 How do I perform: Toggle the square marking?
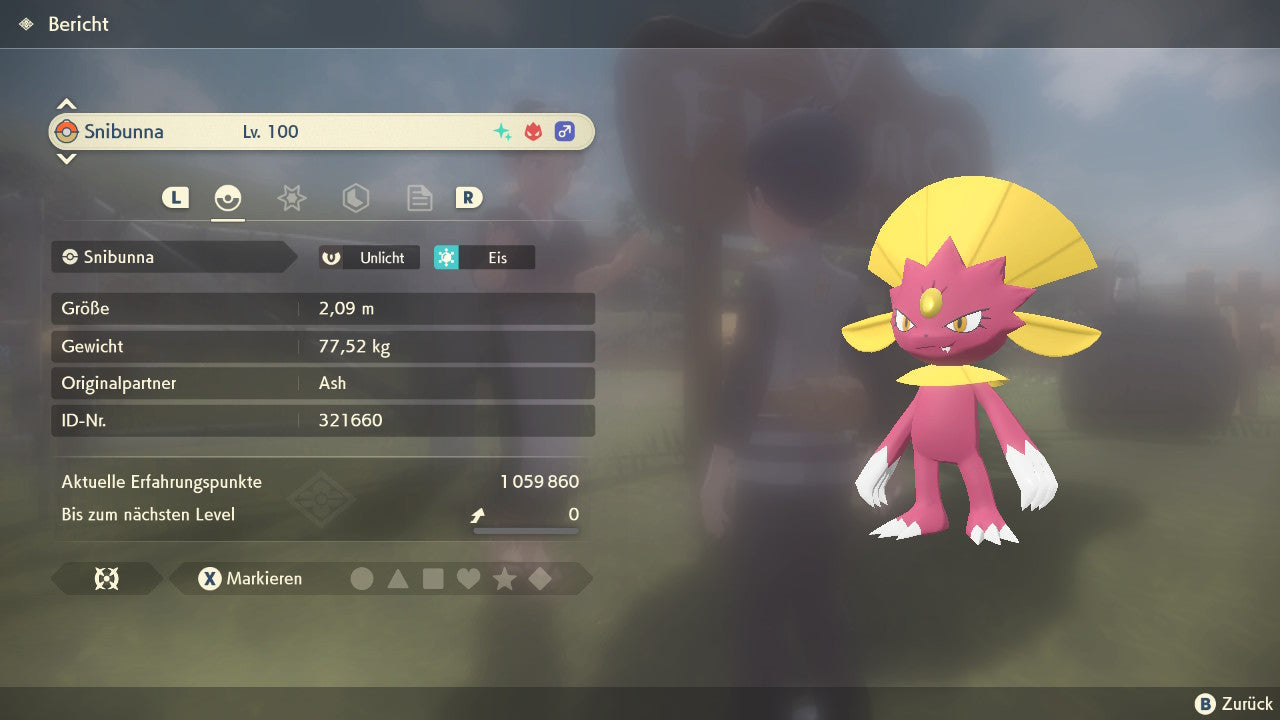433,579
